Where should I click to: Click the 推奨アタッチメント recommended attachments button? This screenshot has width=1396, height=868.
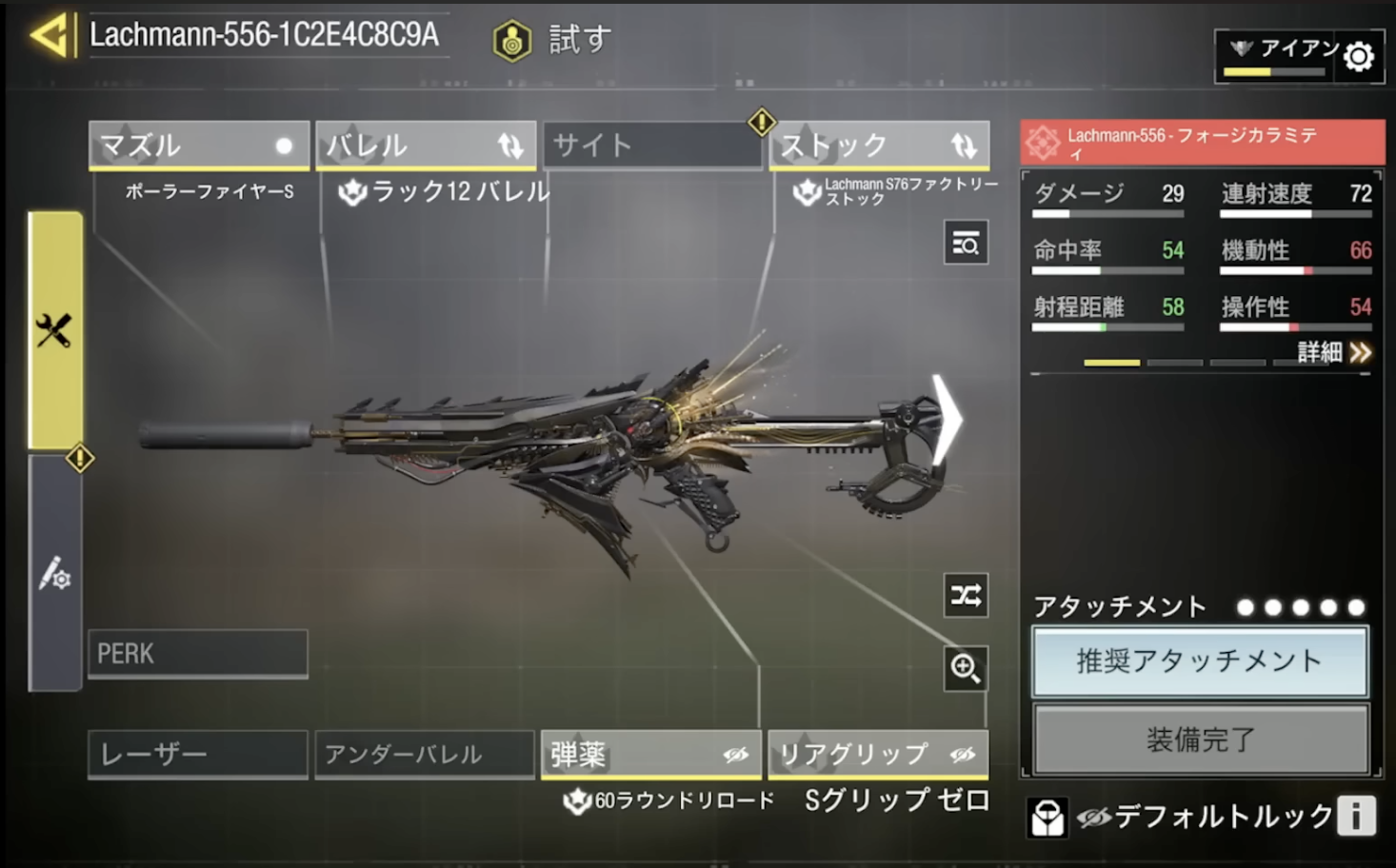(1200, 661)
